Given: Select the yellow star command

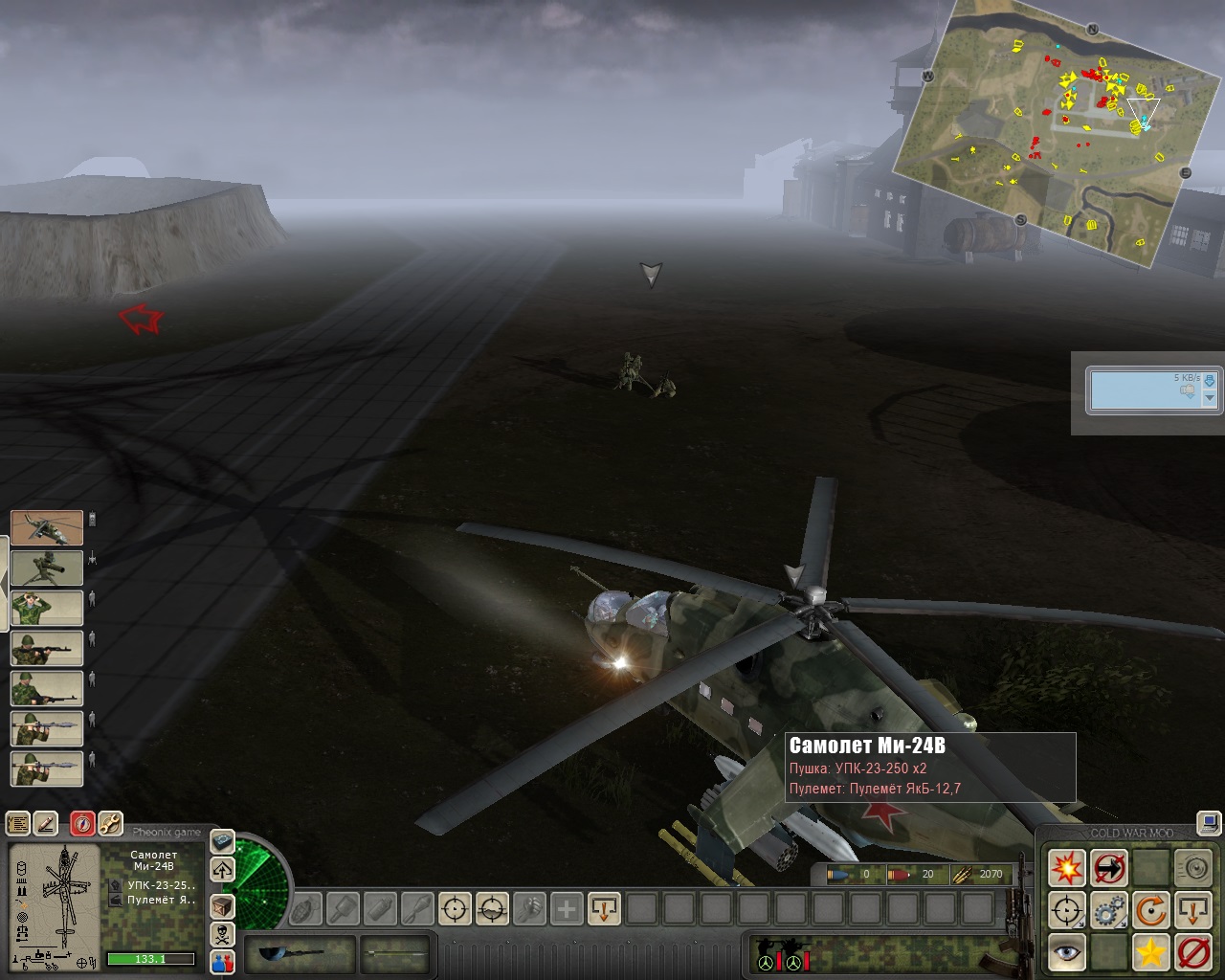Looking at the screenshot, I should [x=1151, y=952].
